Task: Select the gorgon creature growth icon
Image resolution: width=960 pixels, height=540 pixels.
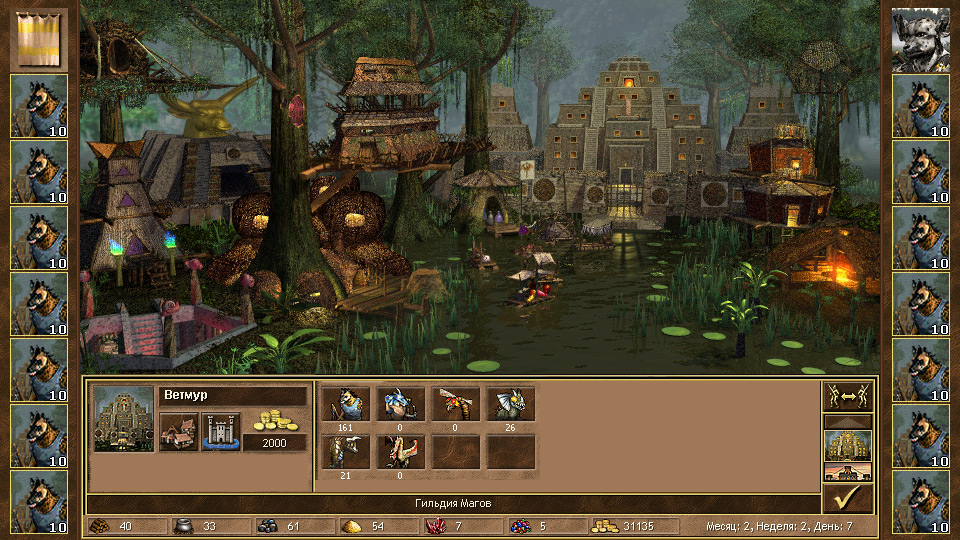Action: pos(346,451)
